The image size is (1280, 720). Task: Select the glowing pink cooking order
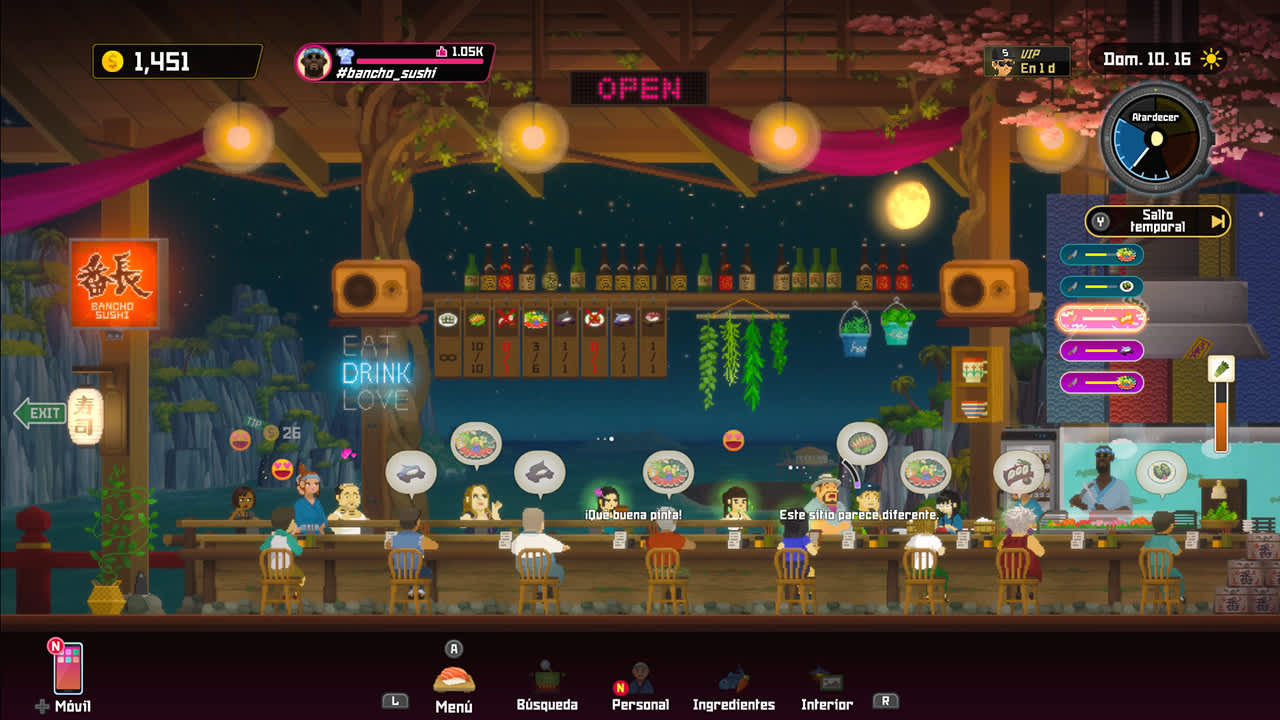[1101, 318]
